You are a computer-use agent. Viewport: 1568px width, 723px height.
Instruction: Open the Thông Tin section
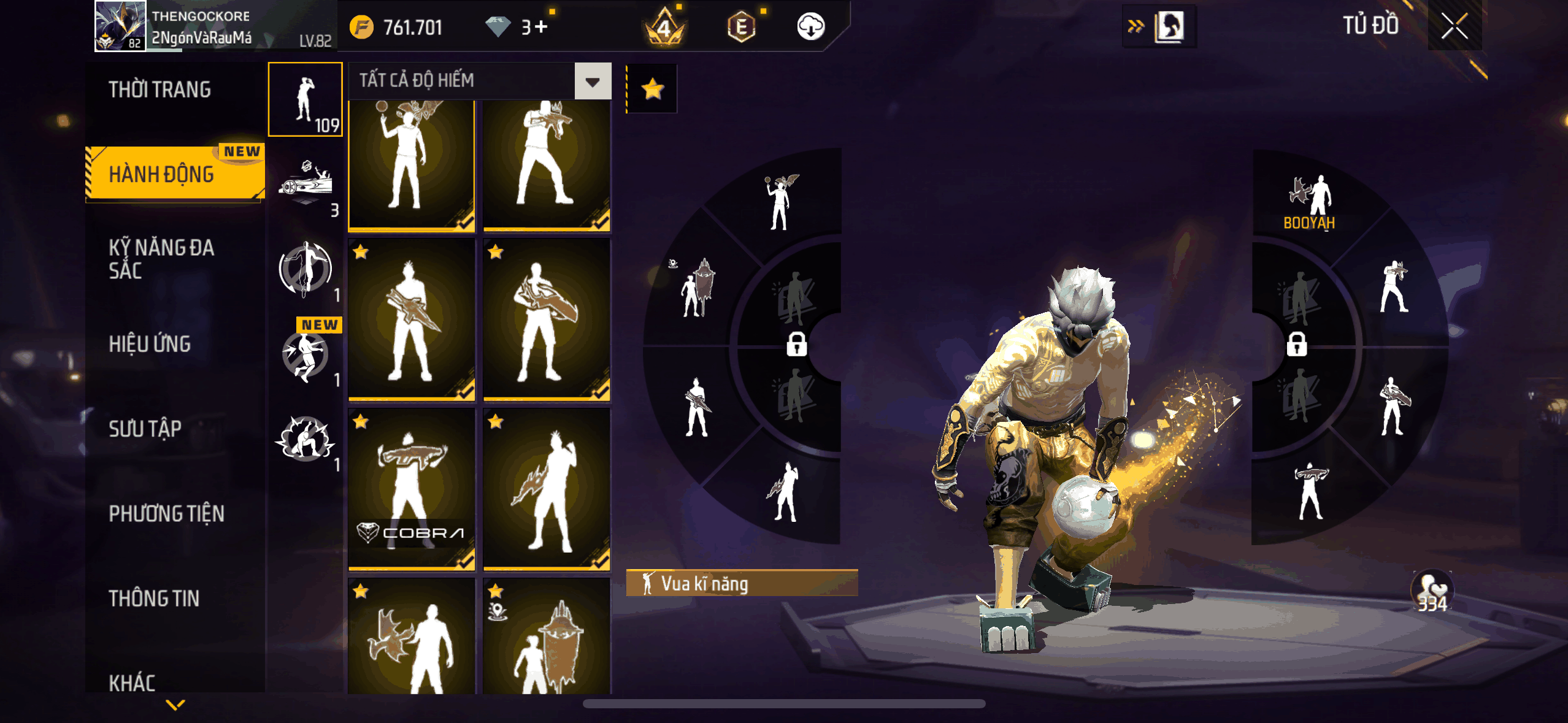click(154, 598)
